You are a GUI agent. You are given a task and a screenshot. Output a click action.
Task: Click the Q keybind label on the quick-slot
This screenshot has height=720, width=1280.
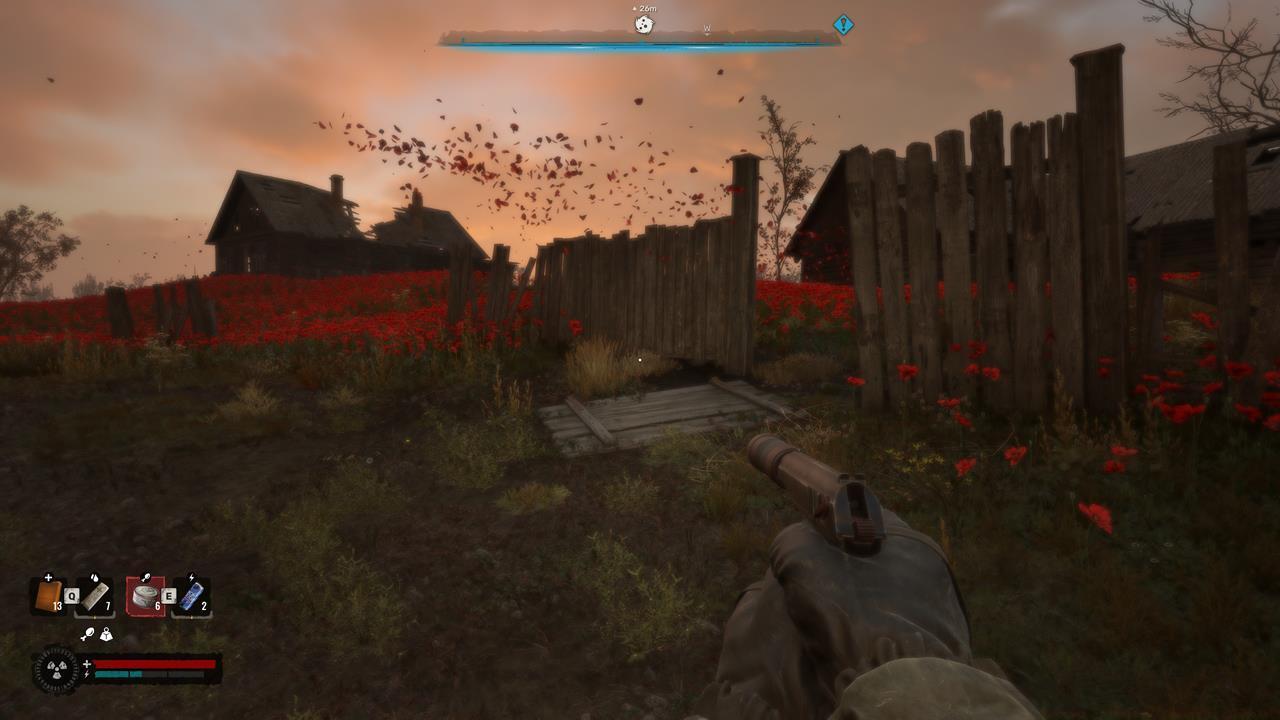[x=72, y=594]
